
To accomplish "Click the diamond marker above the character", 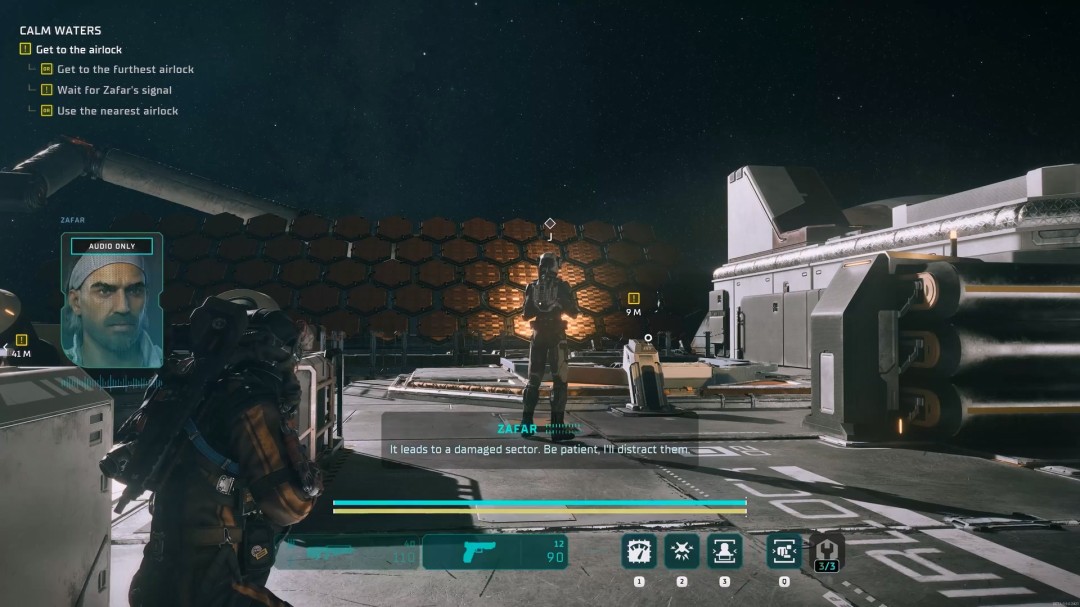I will (549, 223).
